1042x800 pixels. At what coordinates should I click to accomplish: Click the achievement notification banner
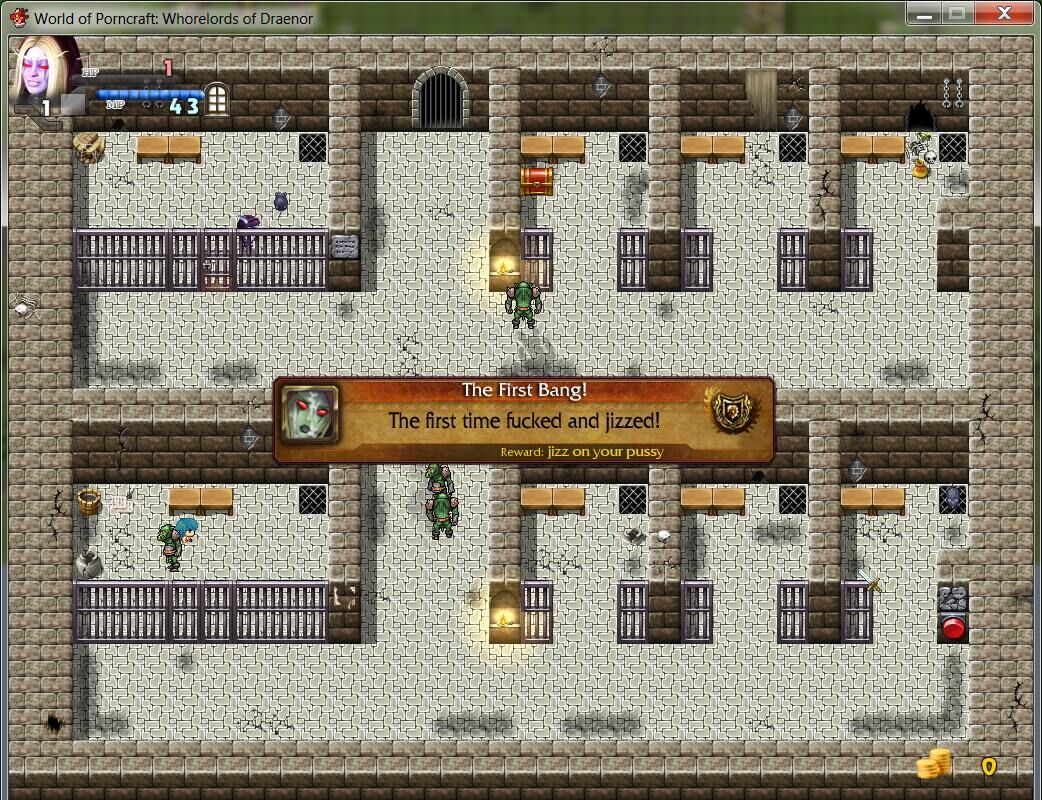click(523, 420)
